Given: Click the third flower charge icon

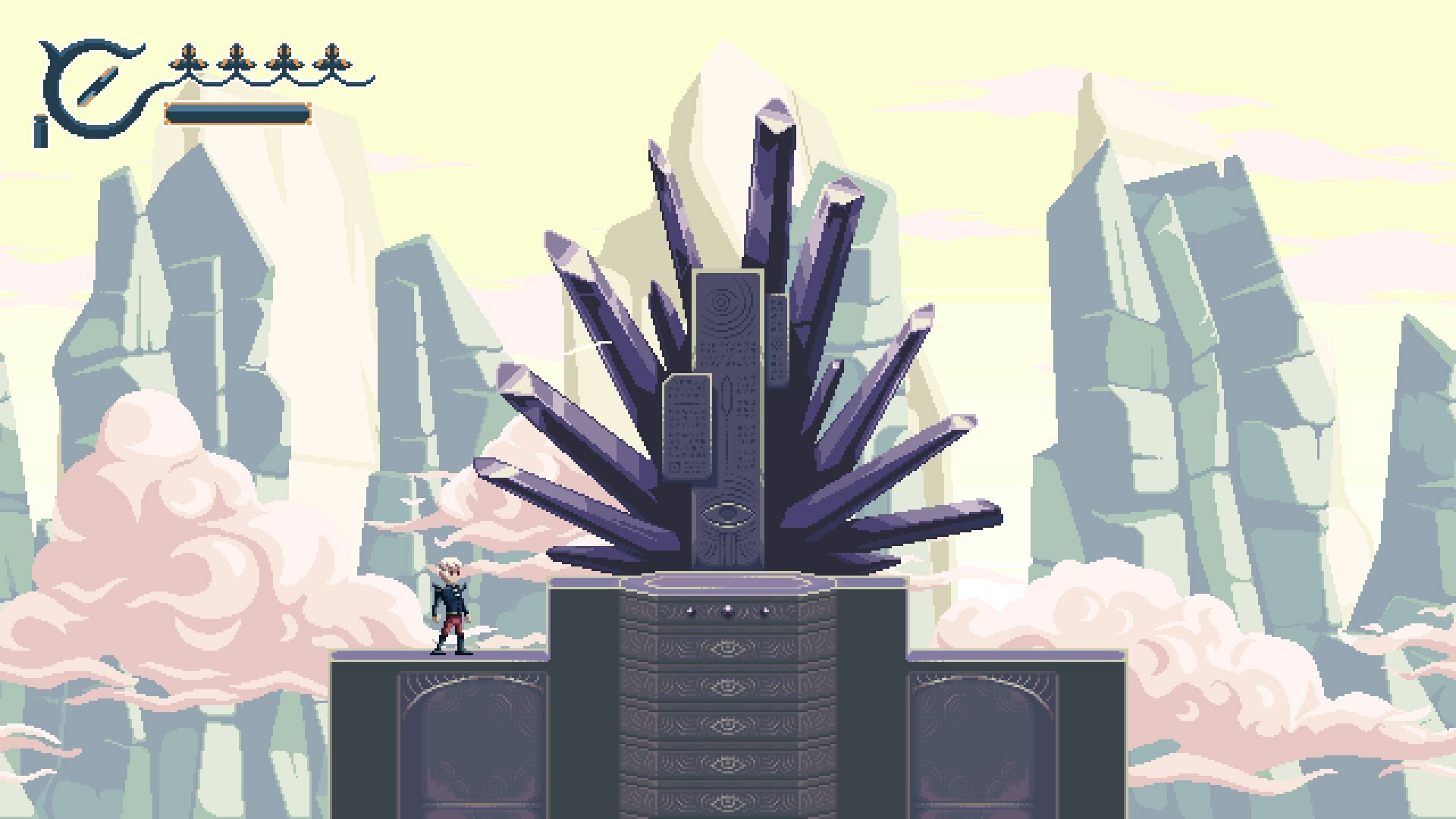Looking at the screenshot, I should tap(284, 57).
